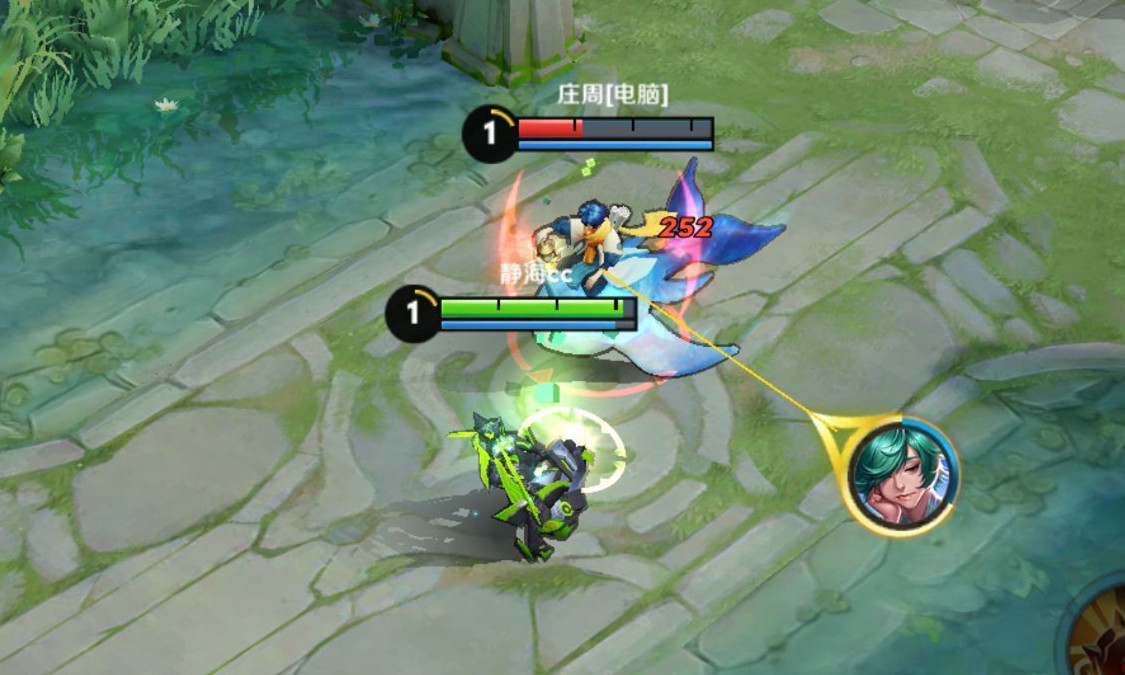The image size is (1125, 675).
Task: Tap the green-haired hero portrait indicator
Action: 902,476
